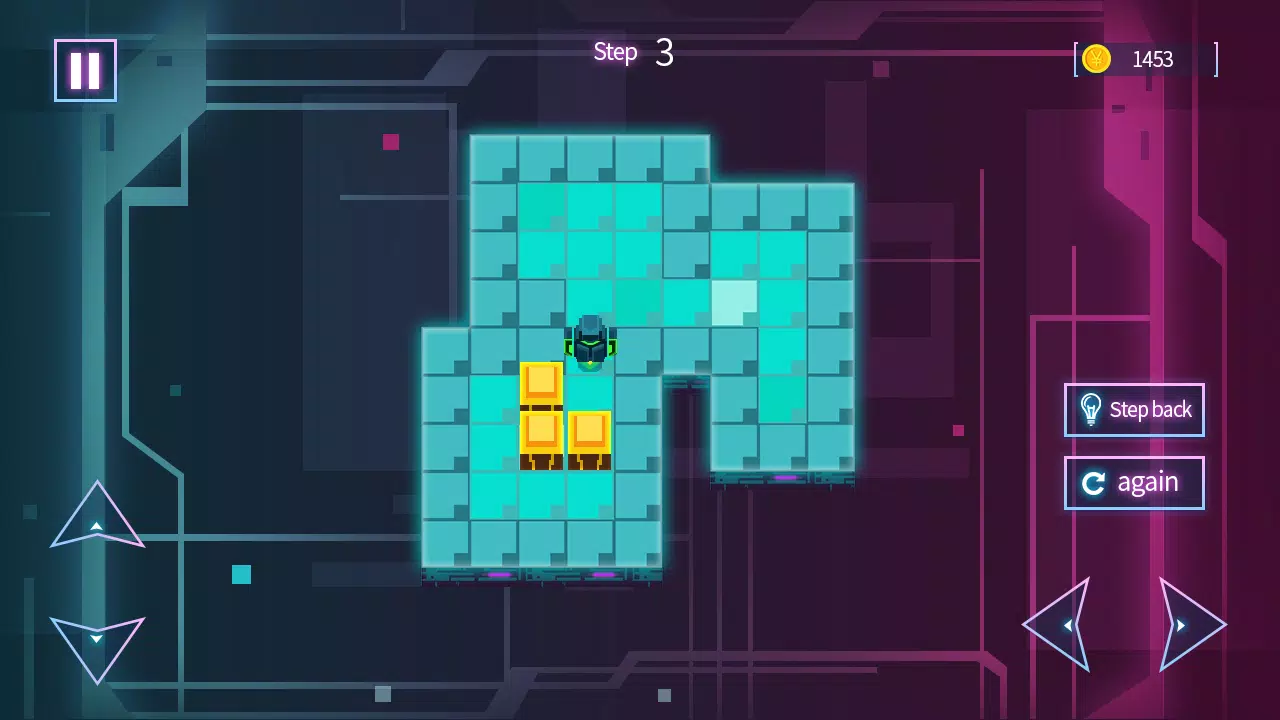
Task: Click the bottom-left yellow crate
Action: coord(543,433)
